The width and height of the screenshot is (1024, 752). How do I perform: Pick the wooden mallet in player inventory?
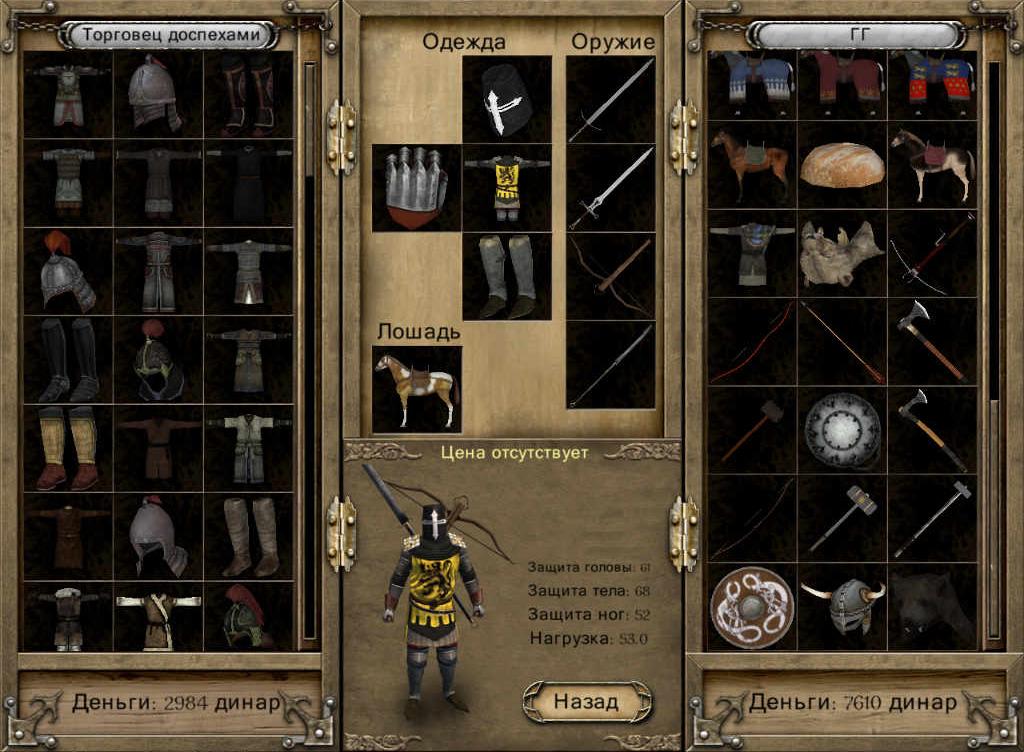click(752, 430)
